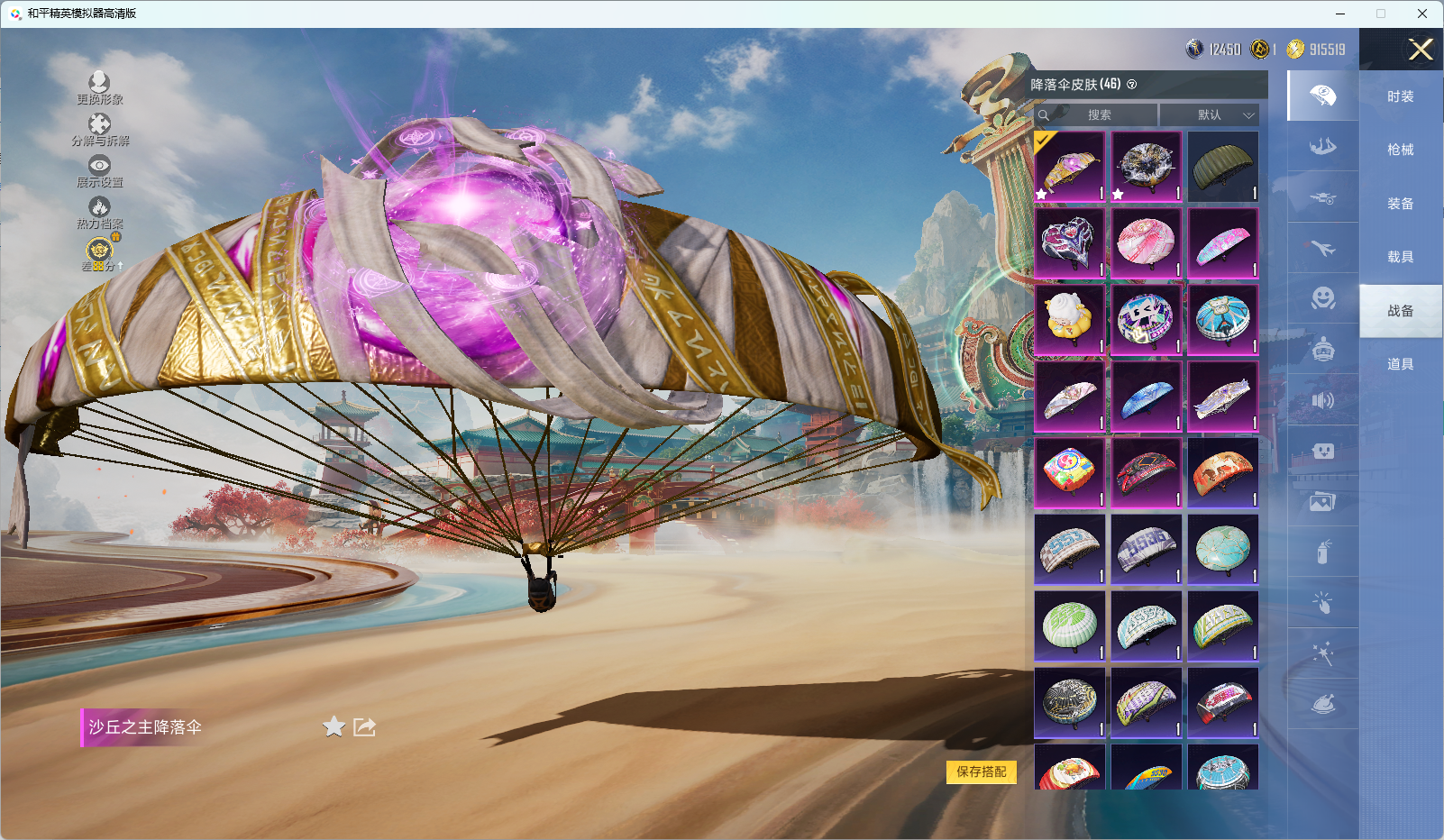Select the plain olive green parachute skin

tap(1222, 167)
